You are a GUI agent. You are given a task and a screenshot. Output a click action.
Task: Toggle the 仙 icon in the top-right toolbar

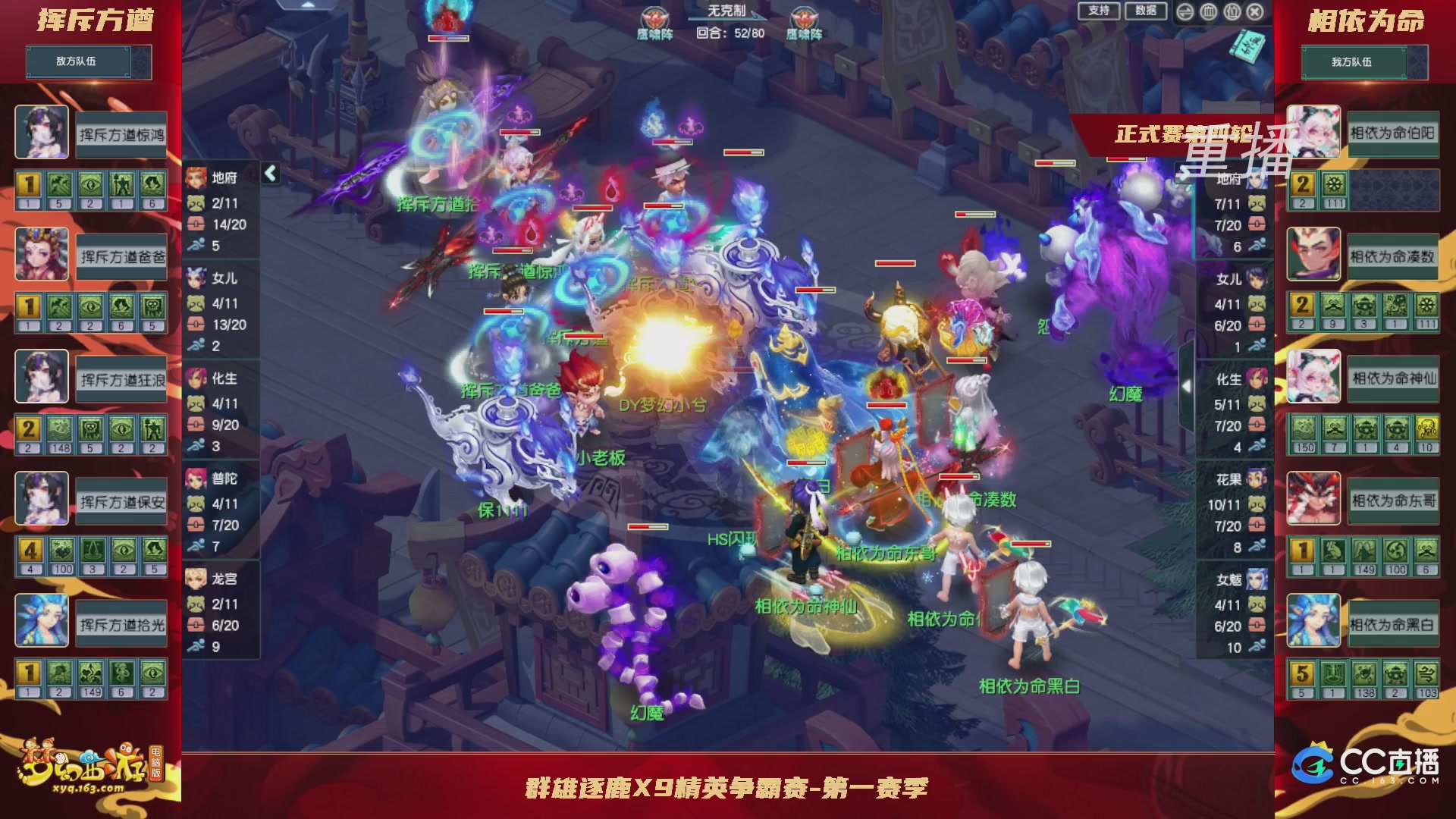pyautogui.click(x=1234, y=12)
